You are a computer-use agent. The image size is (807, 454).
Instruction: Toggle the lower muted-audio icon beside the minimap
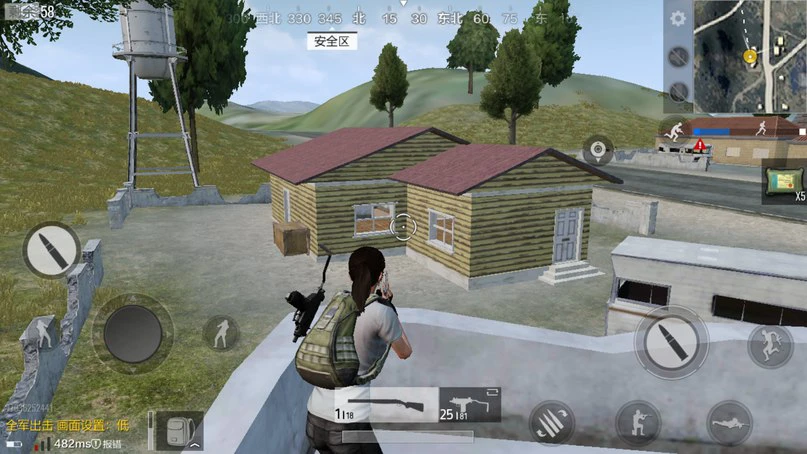coord(678,92)
